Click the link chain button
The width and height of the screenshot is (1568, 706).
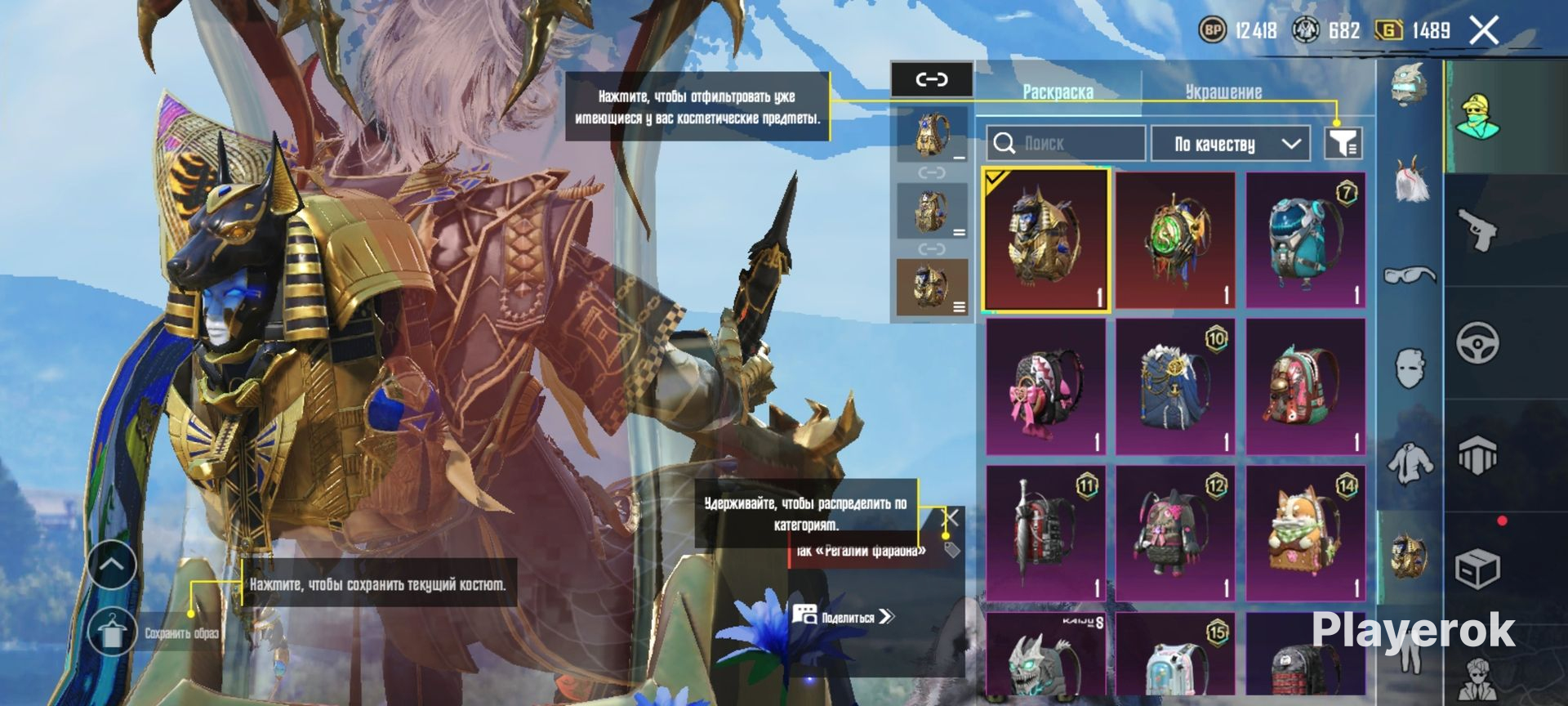click(x=931, y=79)
